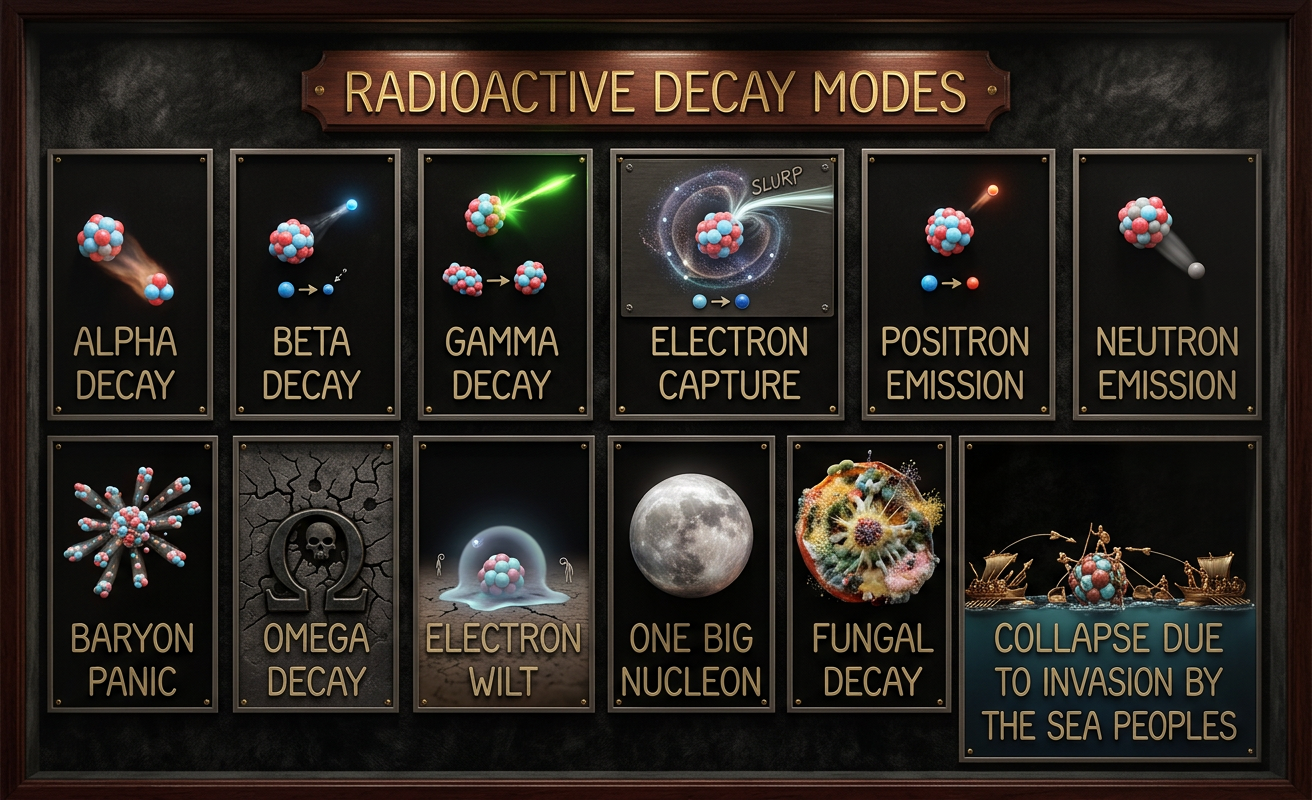The image size is (1312, 800).
Task: Click the Neutron Emission card
Action: [1166, 283]
